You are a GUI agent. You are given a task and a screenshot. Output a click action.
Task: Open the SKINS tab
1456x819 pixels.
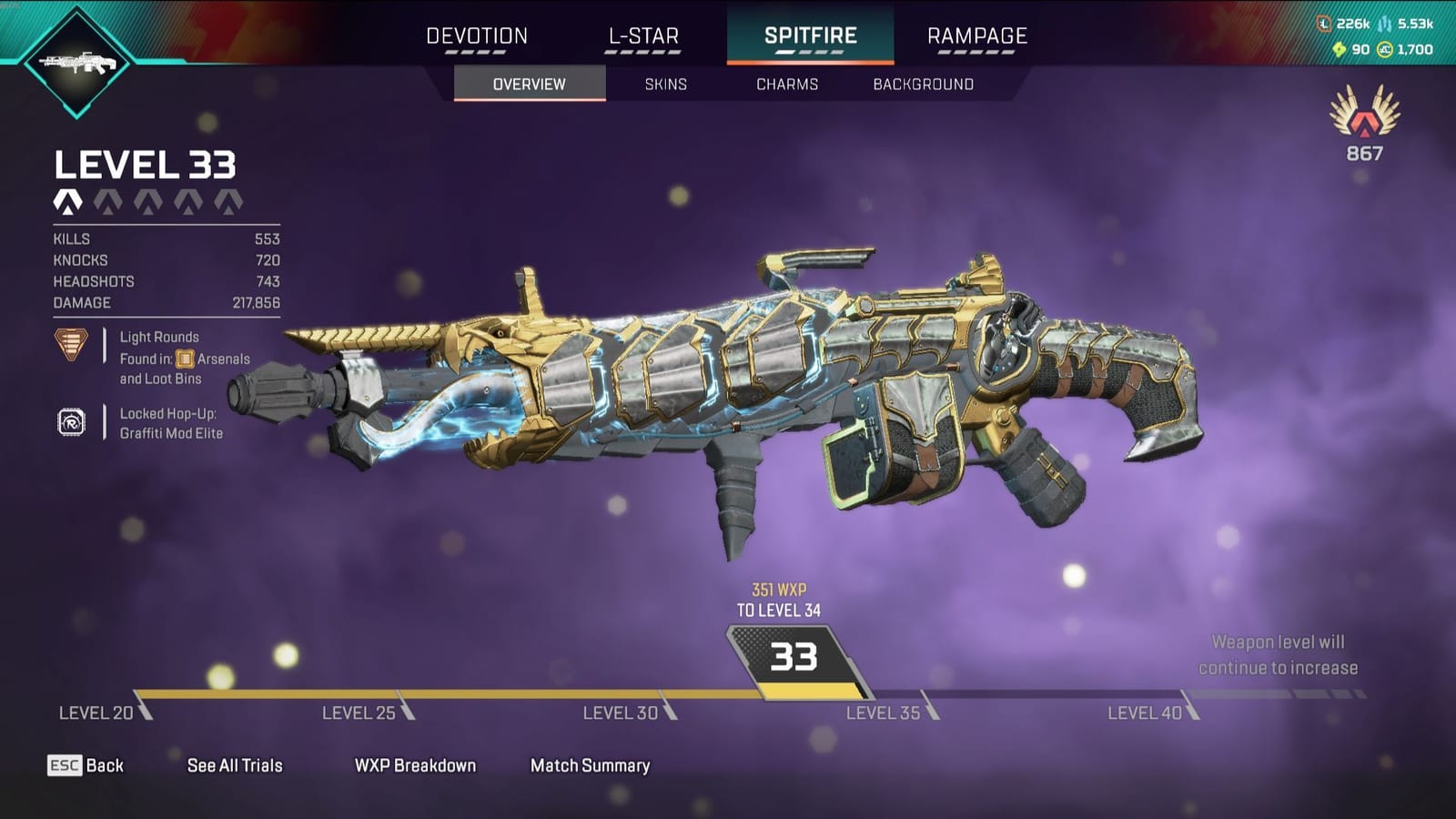click(x=663, y=84)
